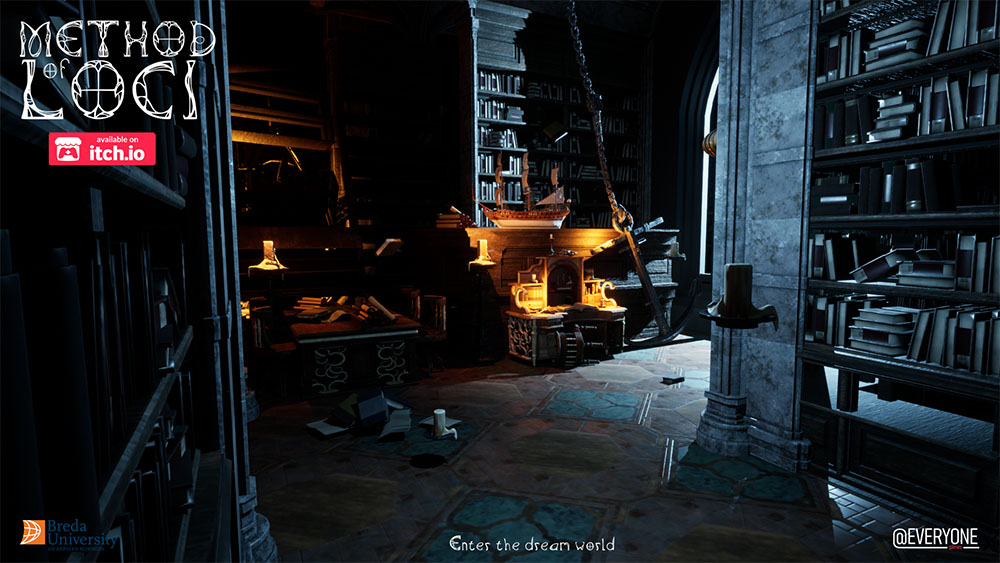Screen dimensions: 1000x563
Task: Open the Breda University logo link
Action: 69,534
